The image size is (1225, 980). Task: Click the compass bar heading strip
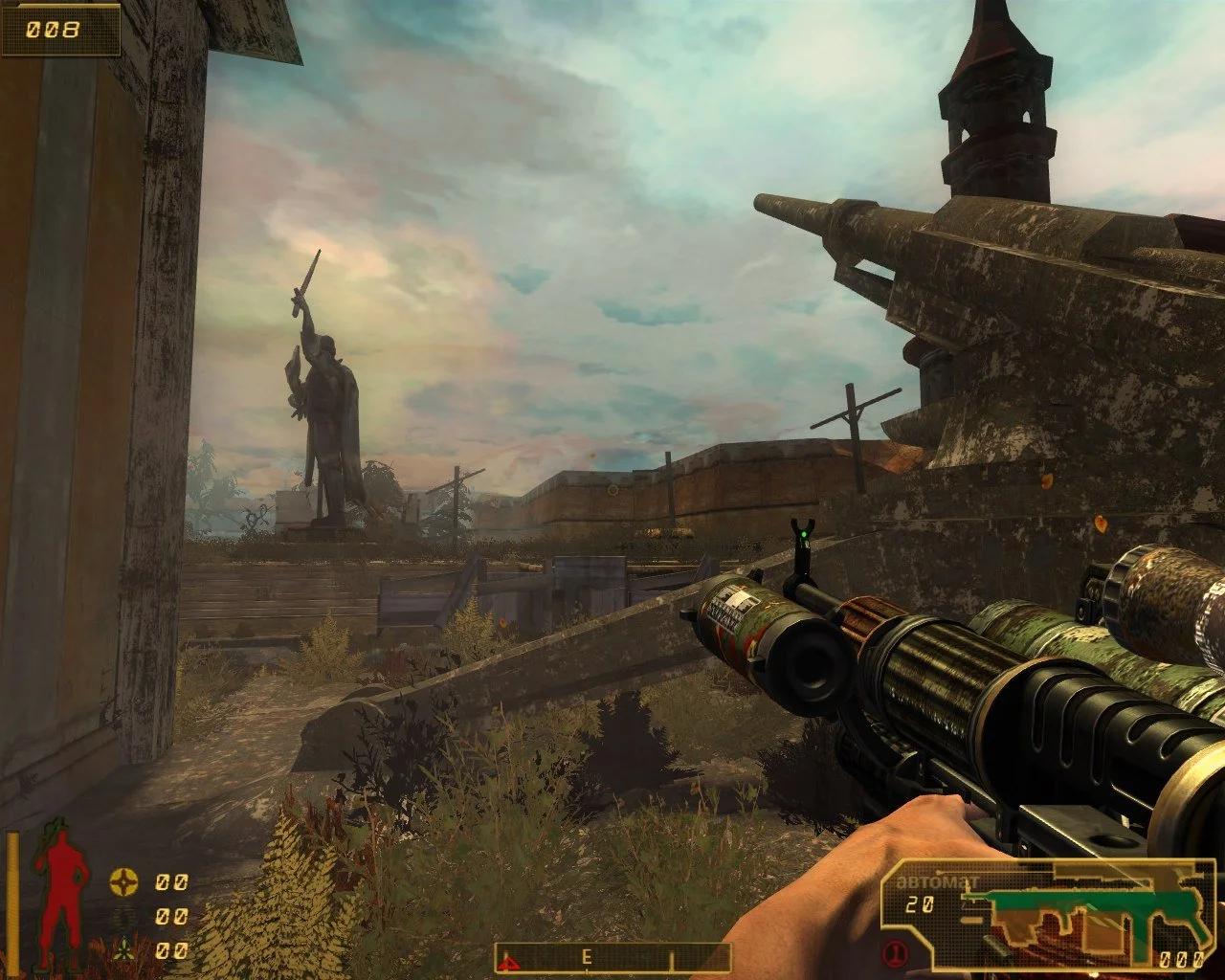click(612, 957)
